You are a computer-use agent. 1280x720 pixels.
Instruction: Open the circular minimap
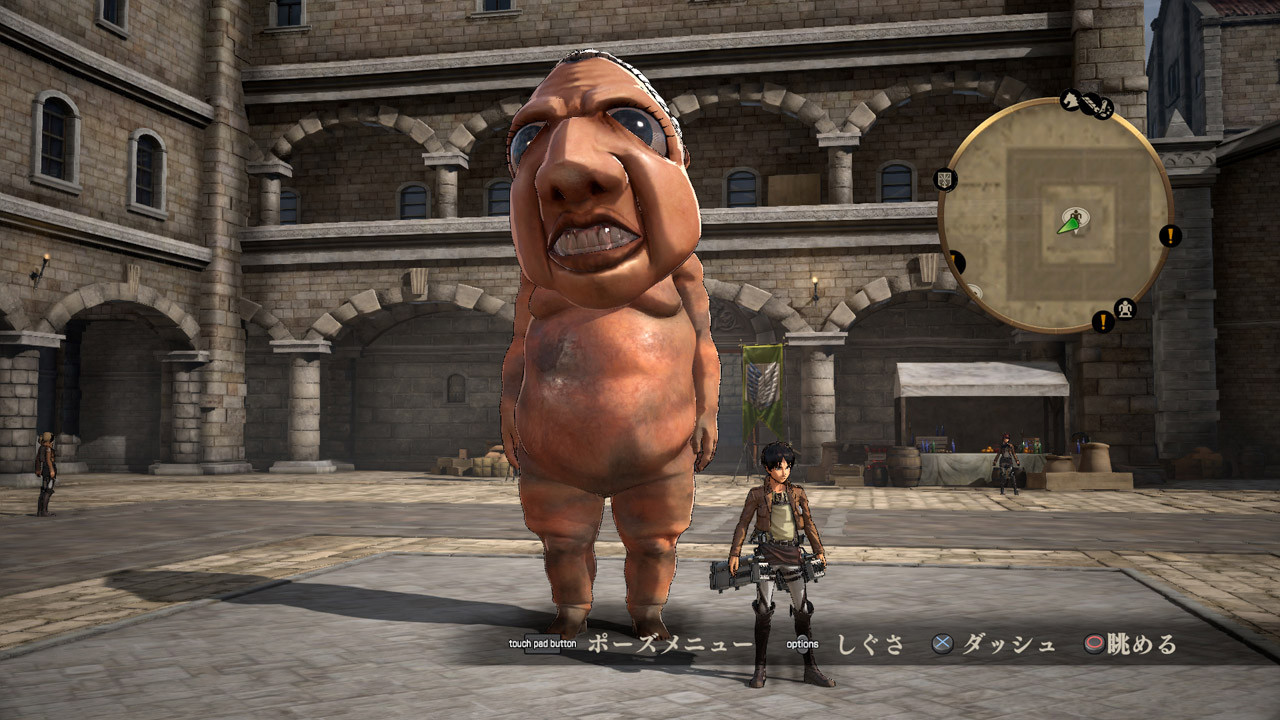tap(1054, 216)
